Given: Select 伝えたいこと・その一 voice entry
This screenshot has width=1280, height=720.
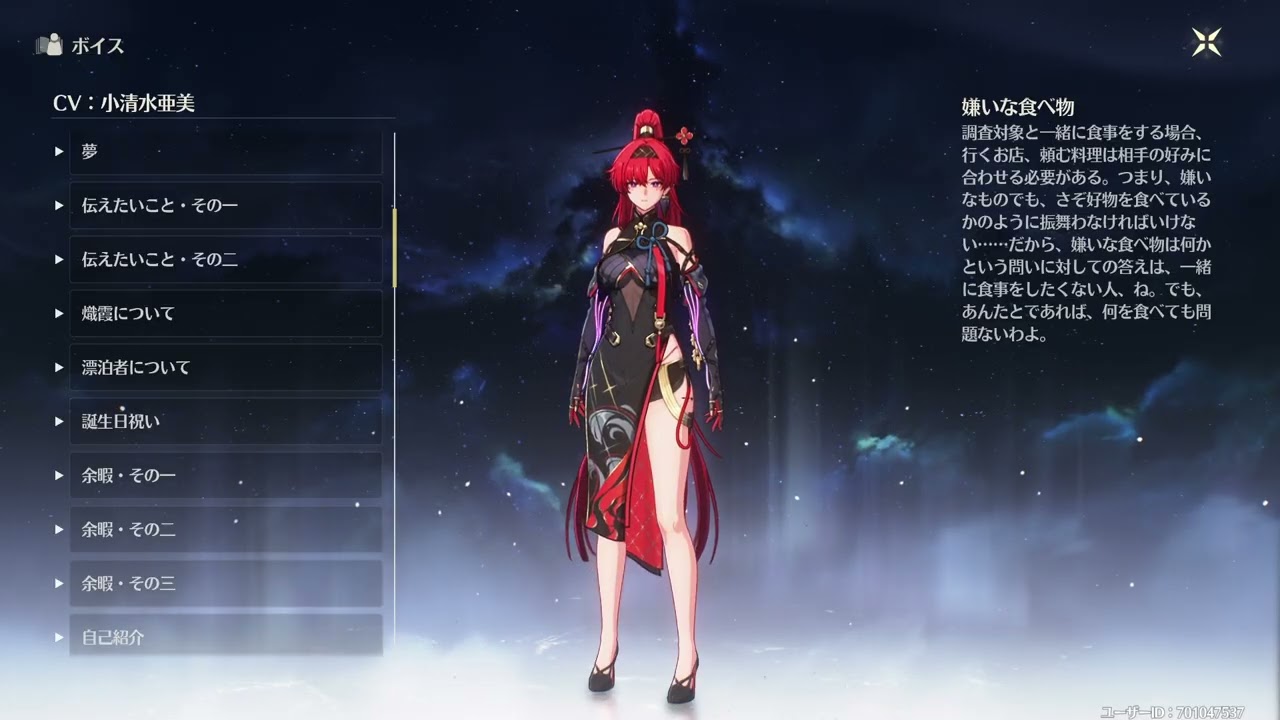Looking at the screenshot, I should pos(225,205).
